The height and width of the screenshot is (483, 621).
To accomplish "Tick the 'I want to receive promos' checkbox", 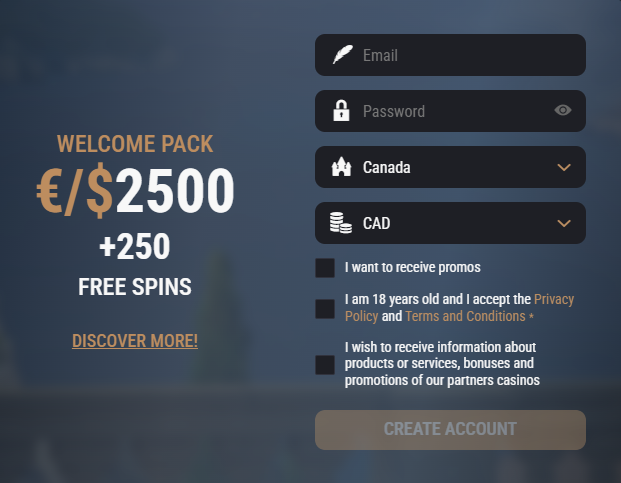I will [x=325, y=268].
